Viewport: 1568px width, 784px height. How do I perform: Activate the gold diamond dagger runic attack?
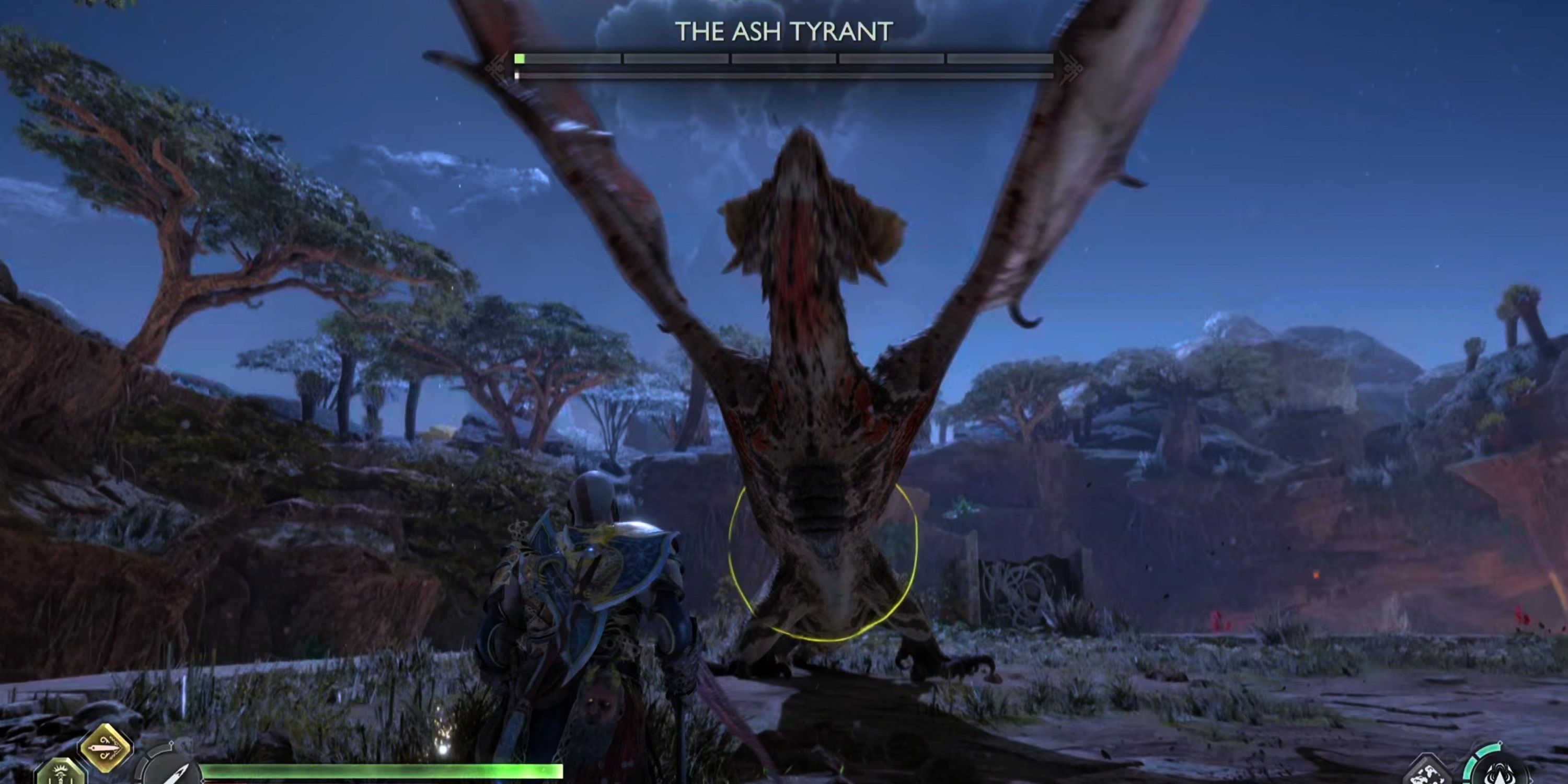point(106,747)
